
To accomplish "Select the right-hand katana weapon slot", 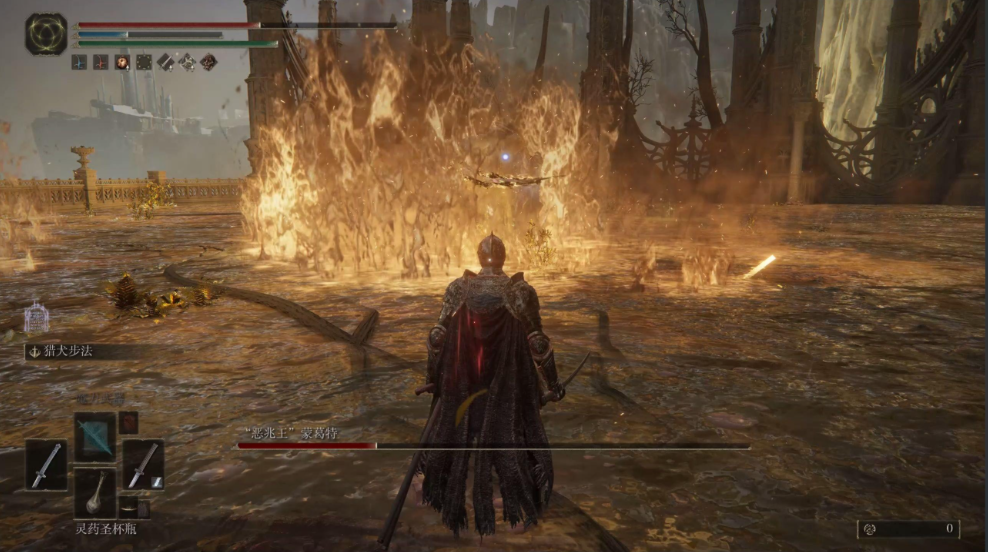I will [144, 464].
